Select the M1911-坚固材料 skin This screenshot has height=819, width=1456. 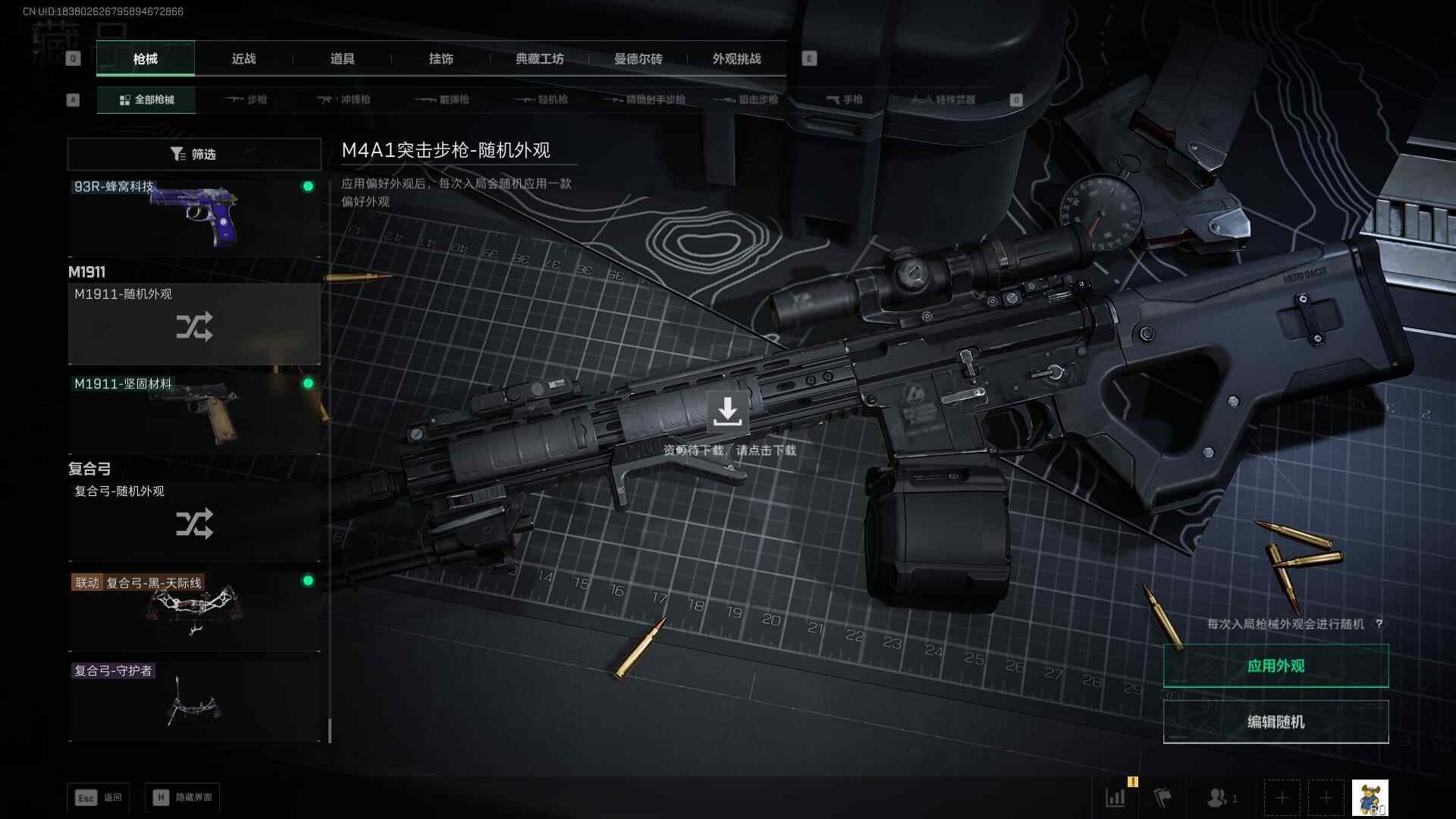coord(194,413)
